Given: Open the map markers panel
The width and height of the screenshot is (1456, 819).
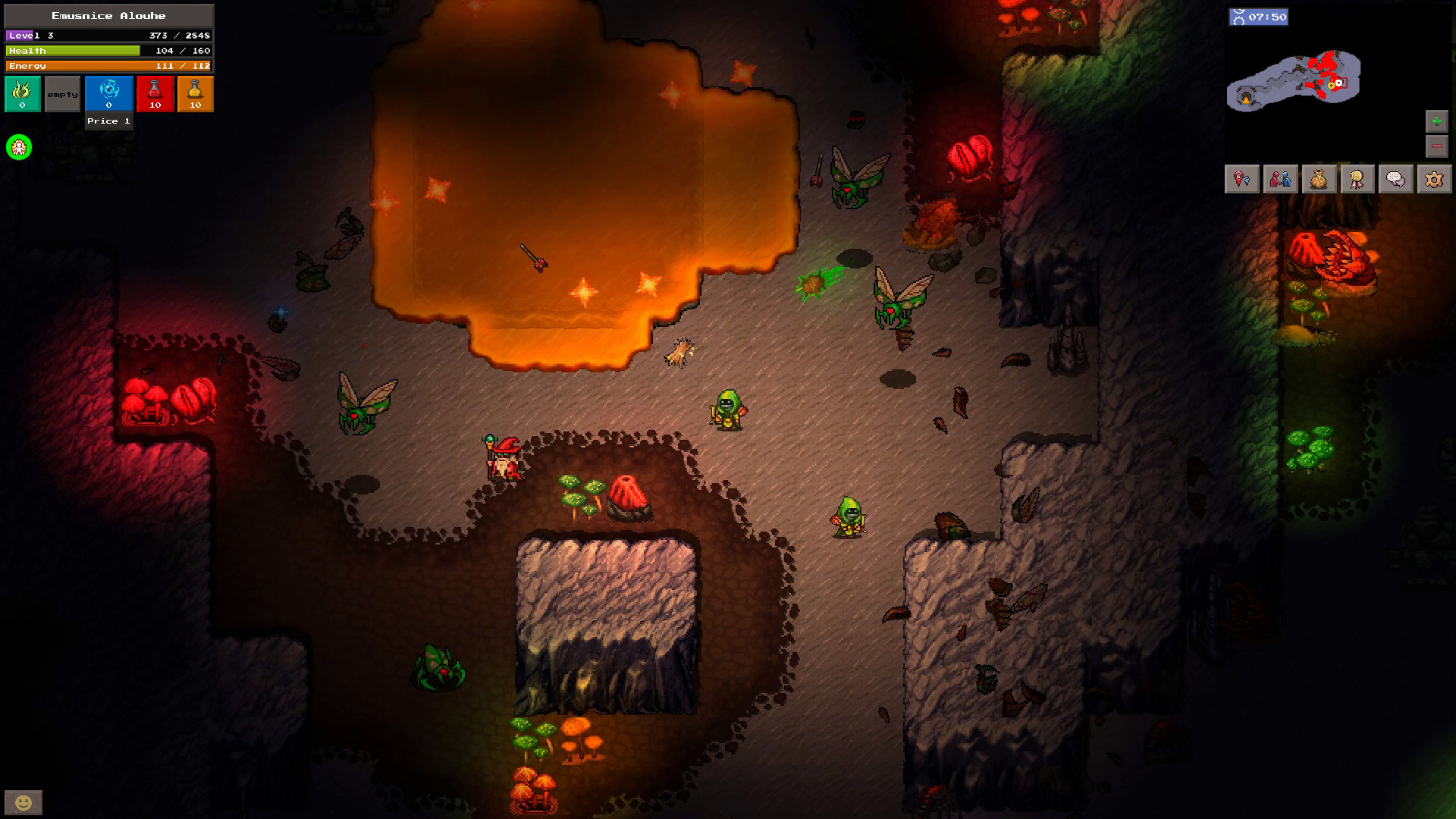Looking at the screenshot, I should [x=1241, y=179].
